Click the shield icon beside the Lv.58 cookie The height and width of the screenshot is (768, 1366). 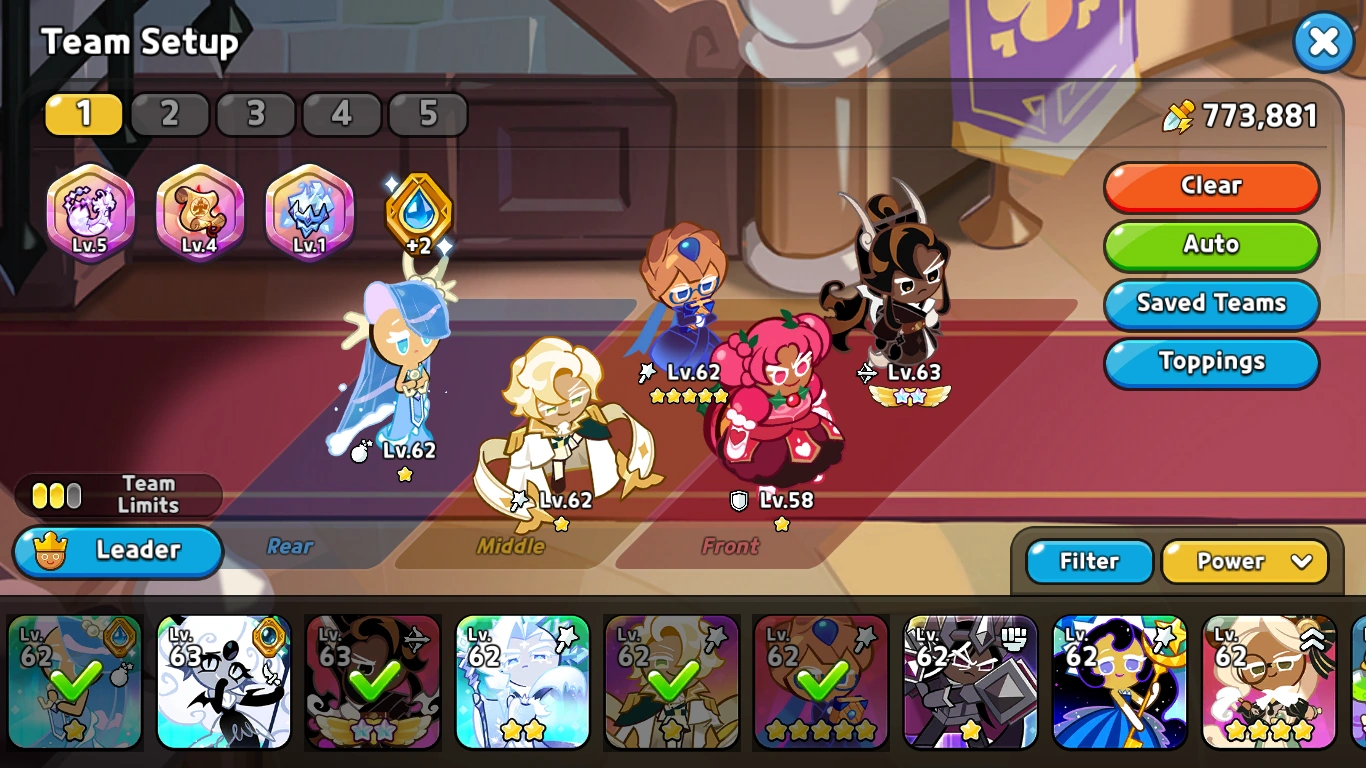737,501
